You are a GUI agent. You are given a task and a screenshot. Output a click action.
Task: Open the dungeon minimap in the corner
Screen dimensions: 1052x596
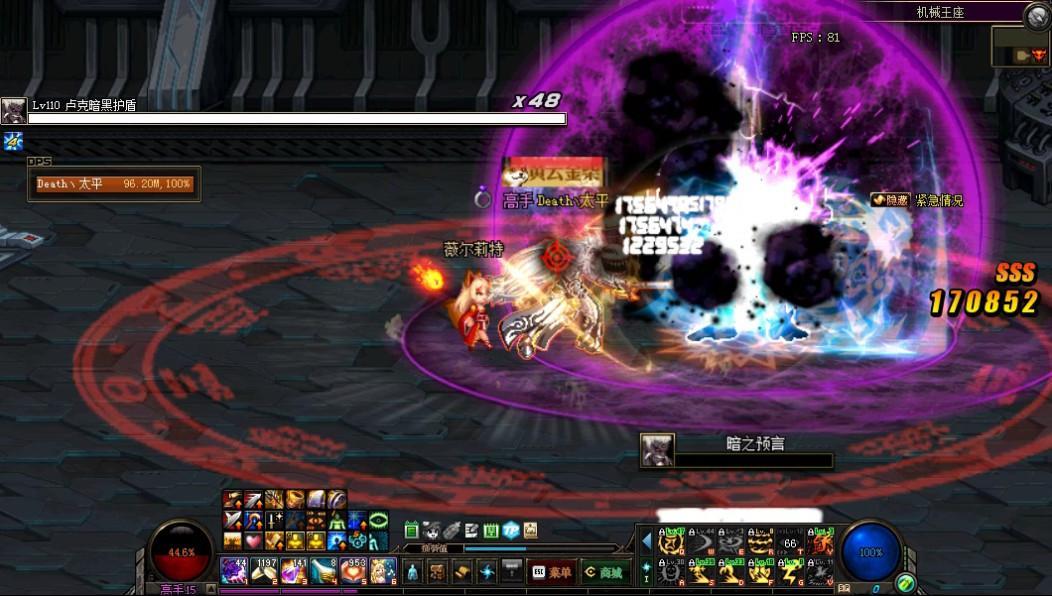click(1020, 47)
